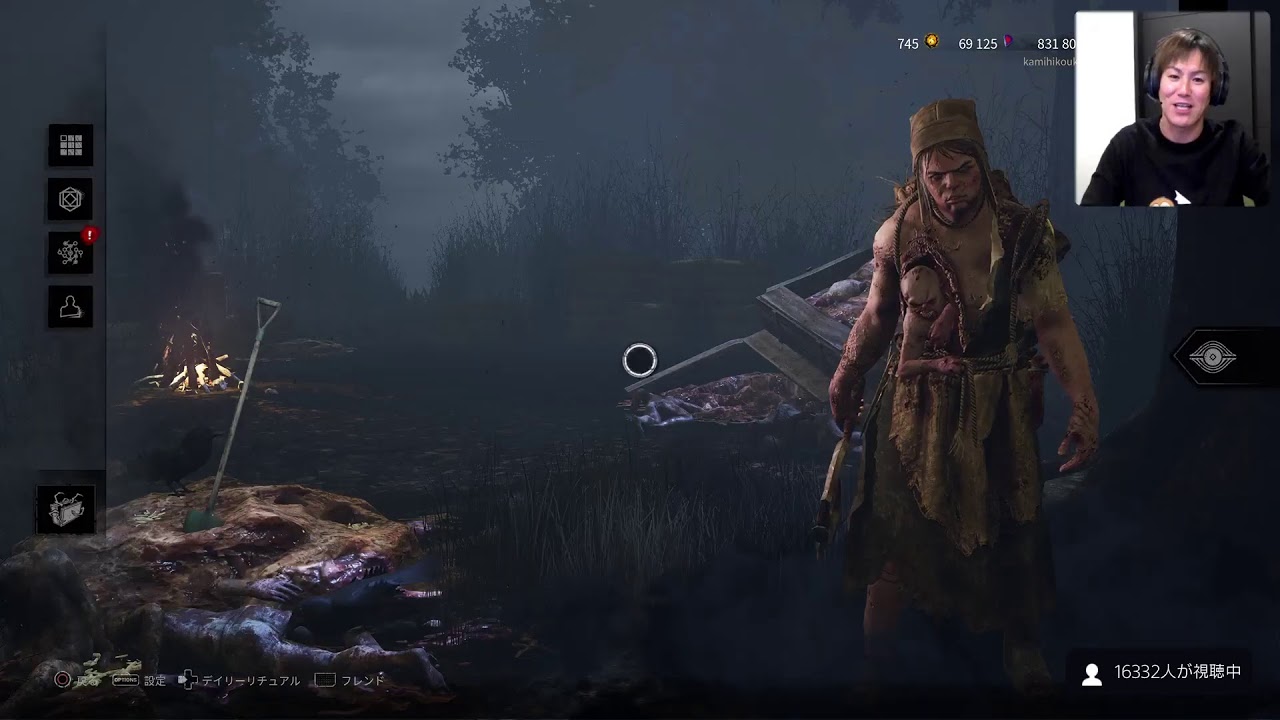Open the character silhouette menu

(70, 307)
